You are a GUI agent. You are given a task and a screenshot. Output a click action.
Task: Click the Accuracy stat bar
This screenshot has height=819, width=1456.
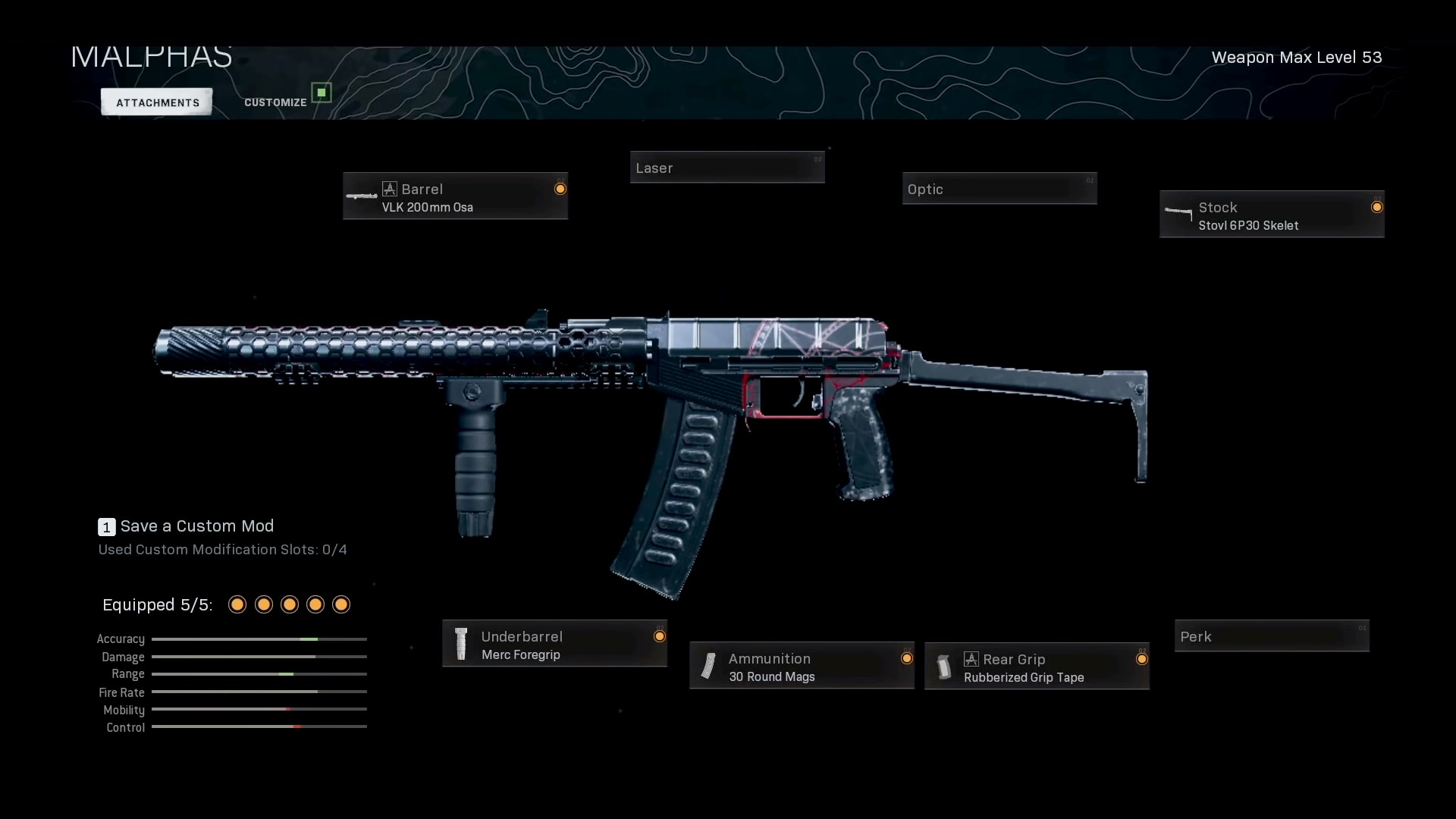pyautogui.click(x=259, y=639)
